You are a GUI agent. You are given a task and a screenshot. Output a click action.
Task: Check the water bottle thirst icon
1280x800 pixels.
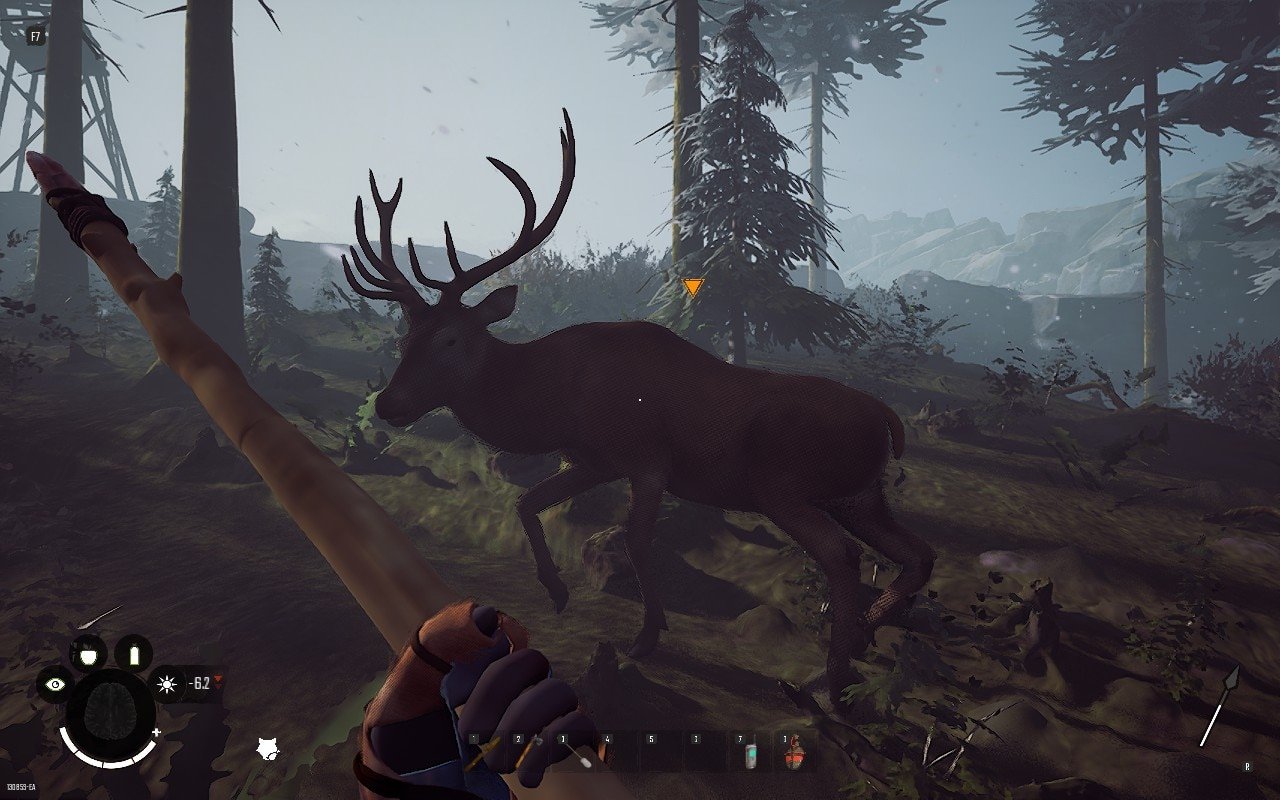click(x=133, y=655)
